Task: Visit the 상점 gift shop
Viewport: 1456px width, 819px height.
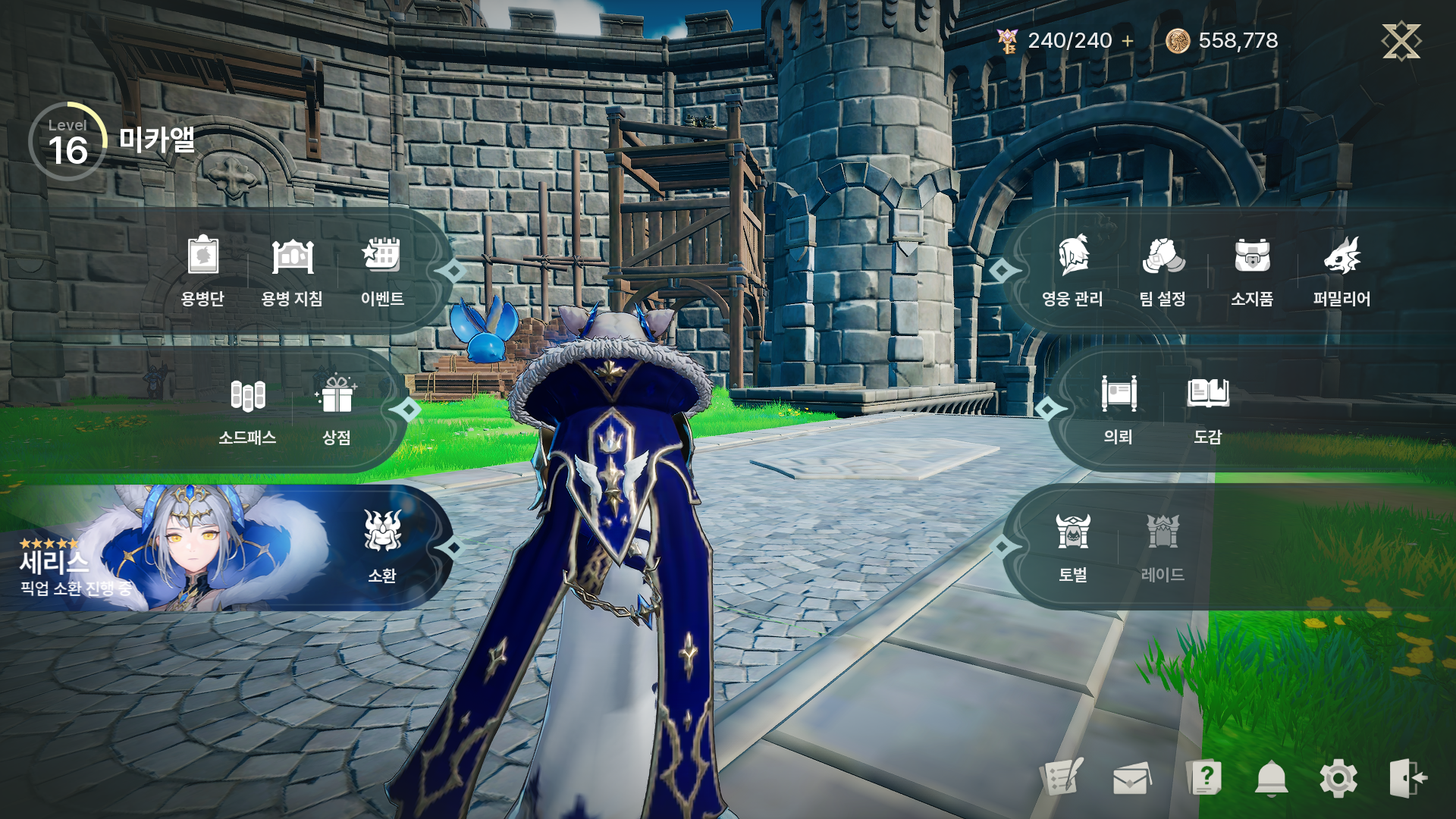Action: click(337, 409)
